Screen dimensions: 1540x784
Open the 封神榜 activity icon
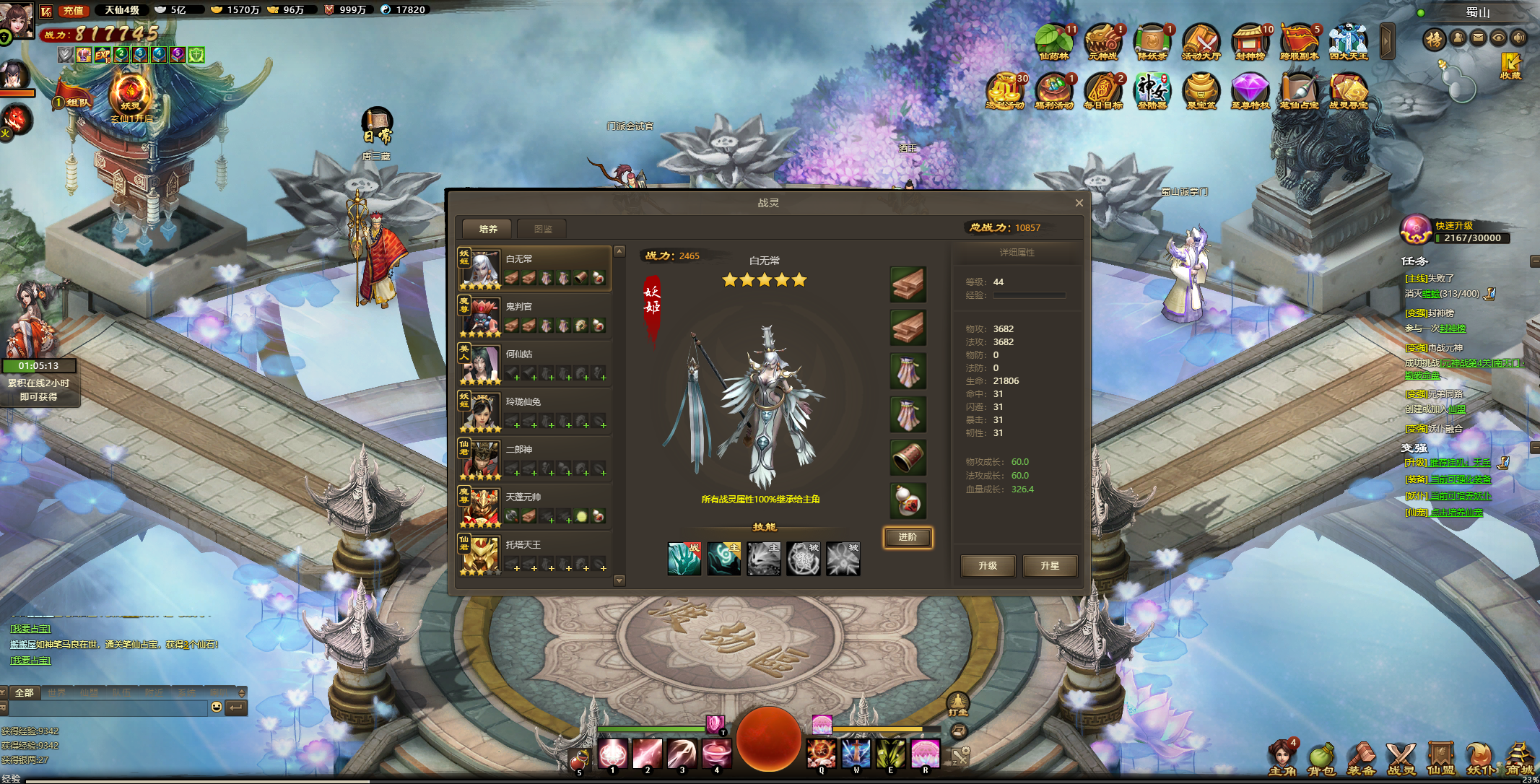[1250, 42]
